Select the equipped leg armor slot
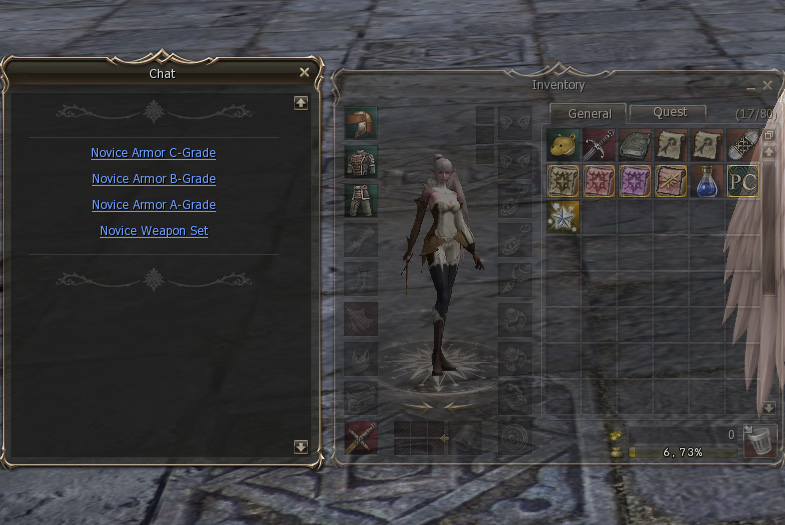Screen dimensions: 785x525 pos(360,199)
